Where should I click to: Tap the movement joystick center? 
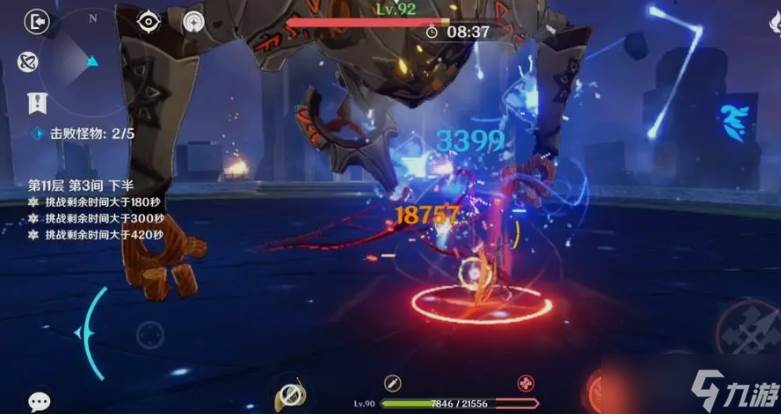[150, 335]
